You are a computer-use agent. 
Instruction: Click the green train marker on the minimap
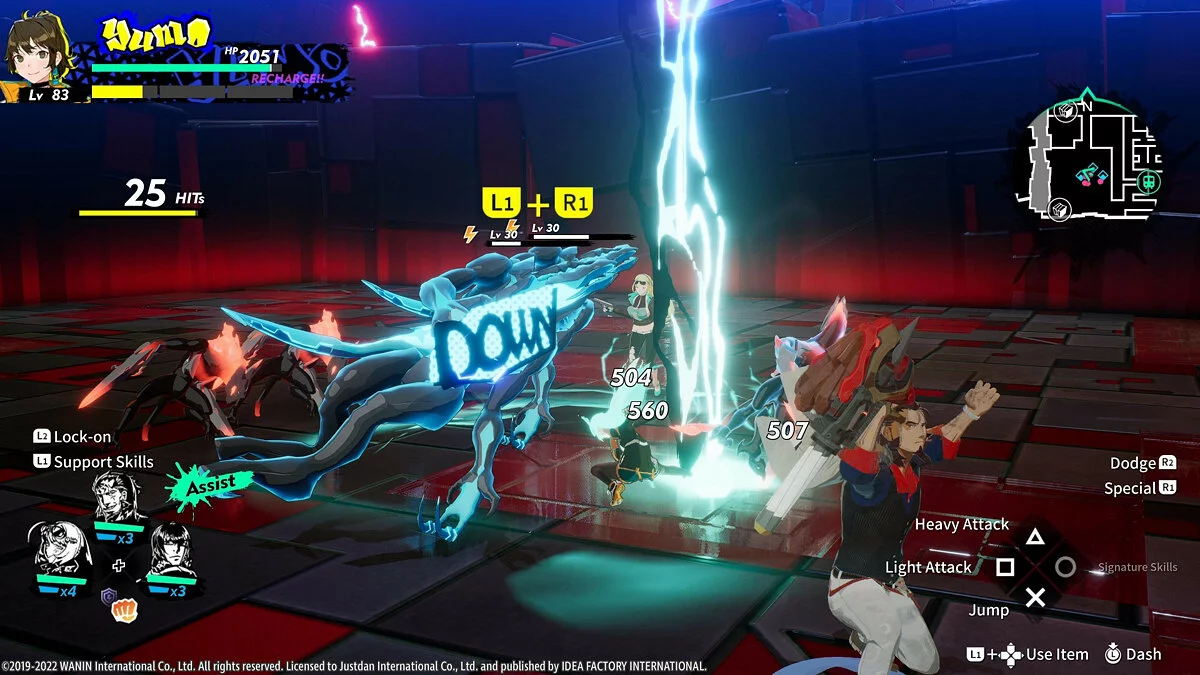pyautogui.click(x=1150, y=182)
